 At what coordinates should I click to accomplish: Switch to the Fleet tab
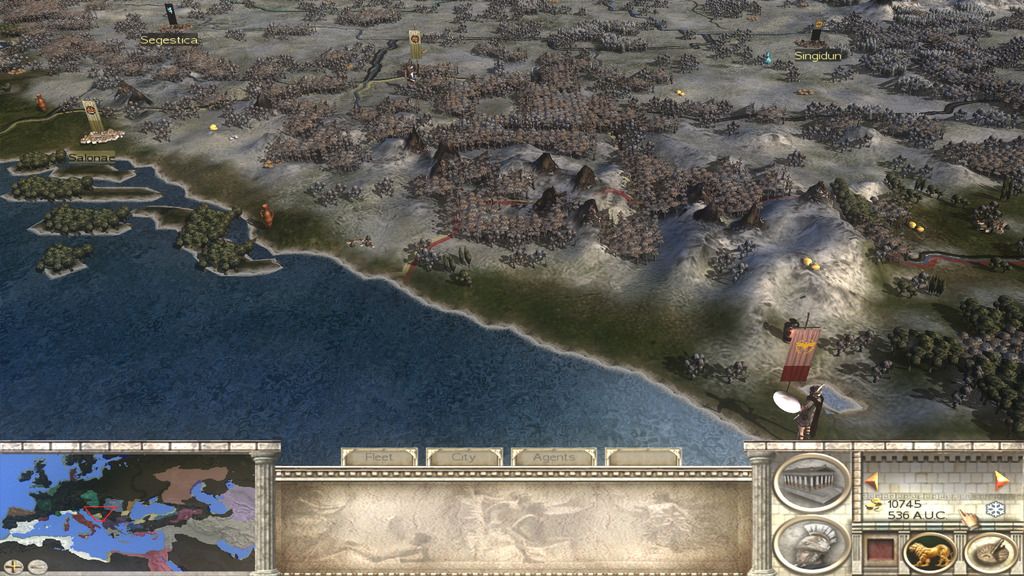tap(379, 457)
